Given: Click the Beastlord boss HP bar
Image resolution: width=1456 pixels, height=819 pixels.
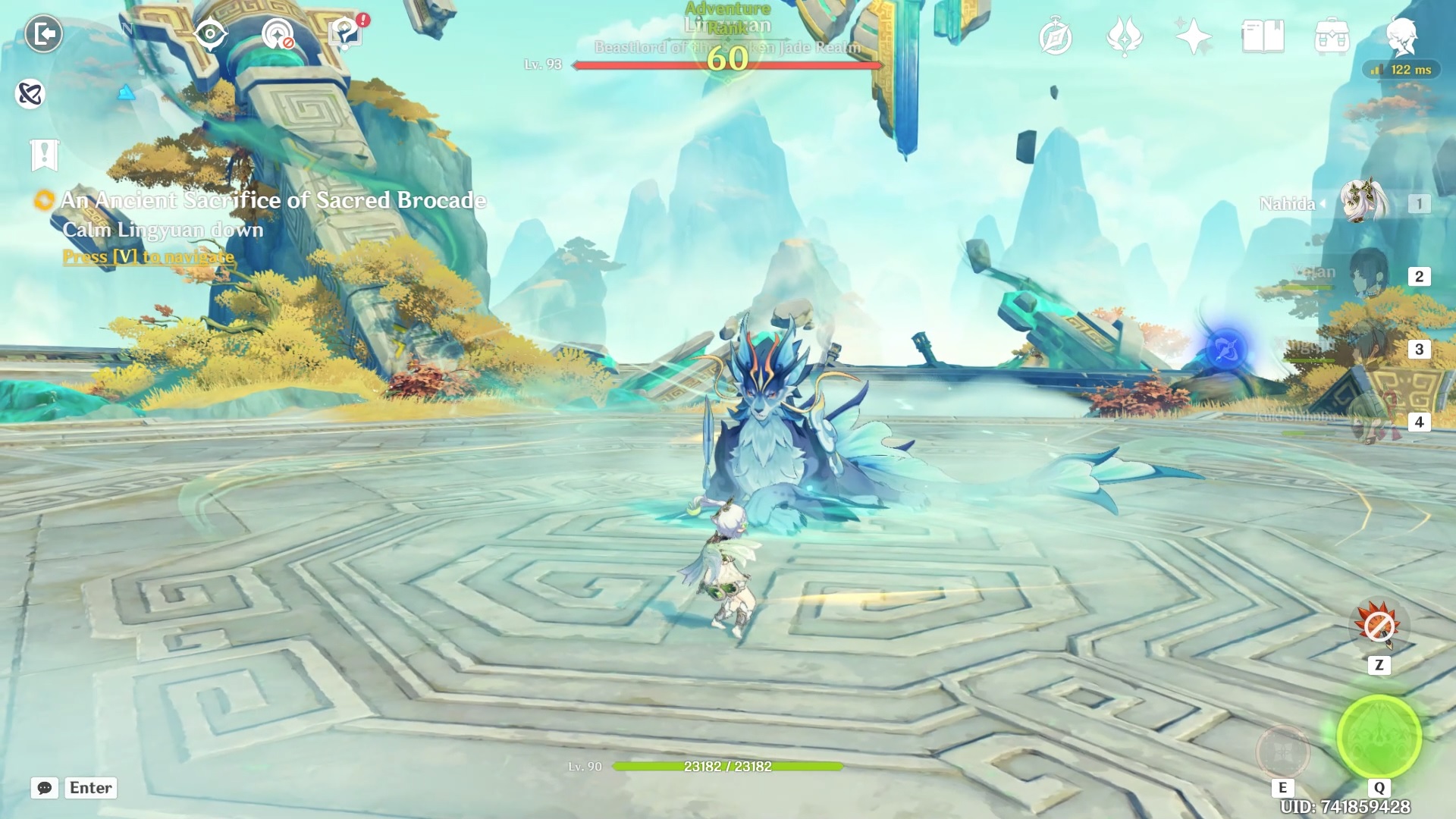Looking at the screenshot, I should click(x=728, y=65).
